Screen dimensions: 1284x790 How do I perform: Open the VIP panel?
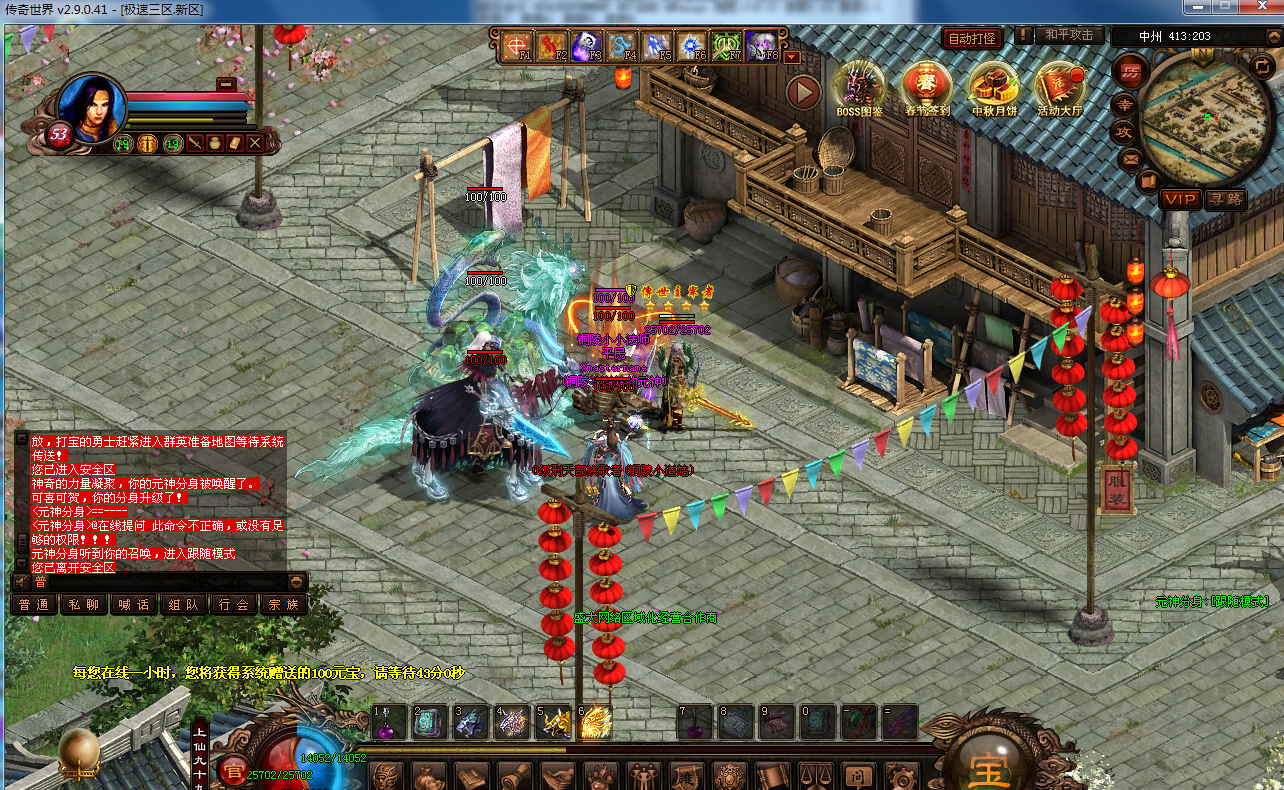point(1179,199)
